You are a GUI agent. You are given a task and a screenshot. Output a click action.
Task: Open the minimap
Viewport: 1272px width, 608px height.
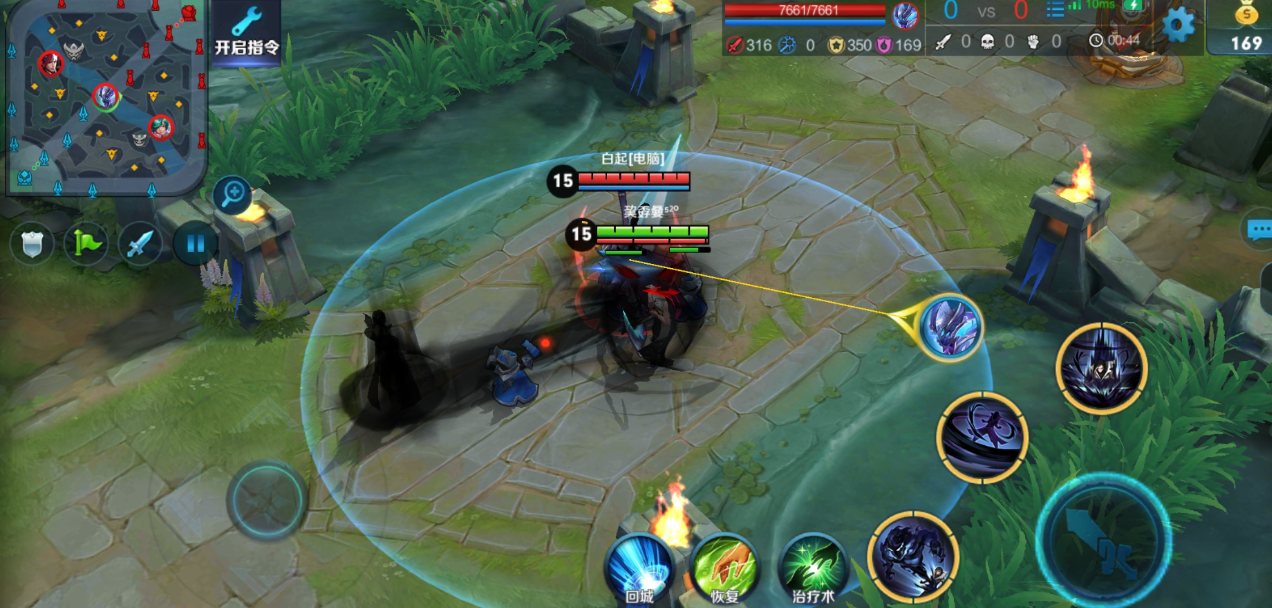click(x=106, y=97)
